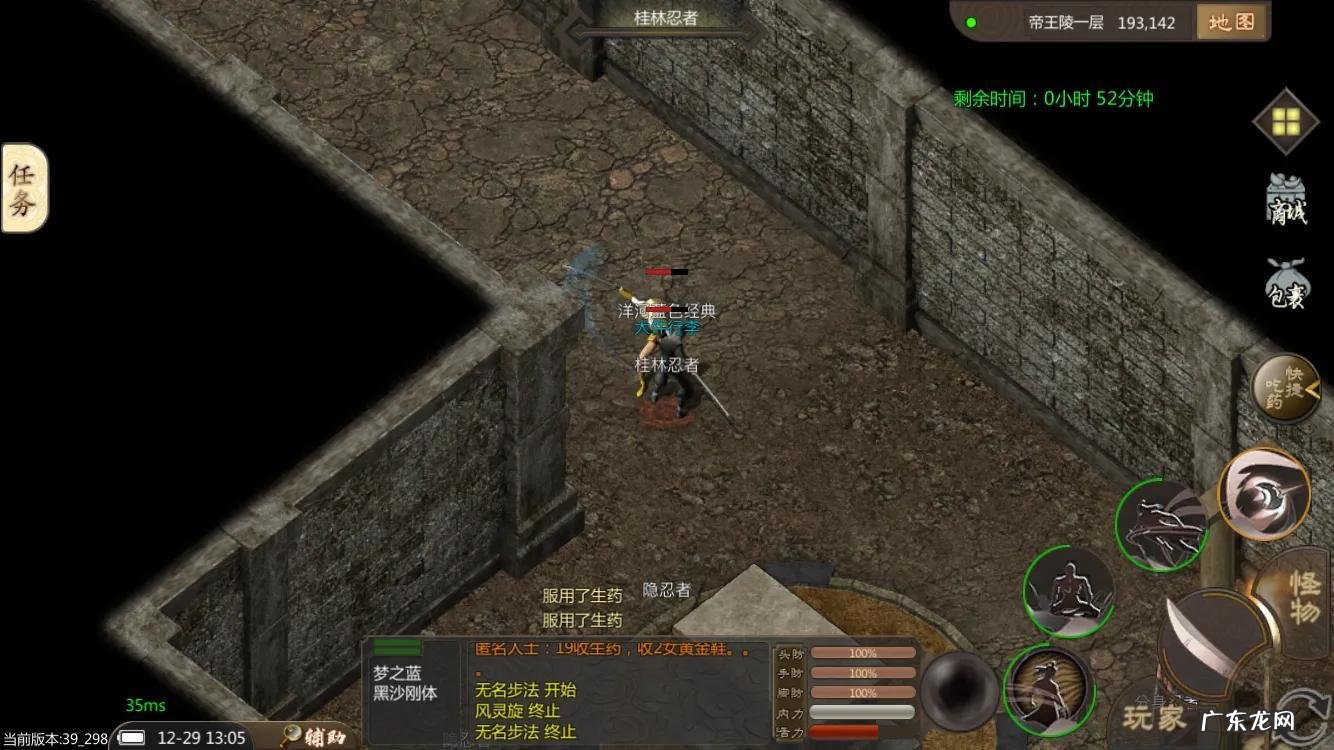The height and width of the screenshot is (750, 1334).
Task: Trigger the gold-rimmed dart skill icon
Action: tap(1264, 495)
